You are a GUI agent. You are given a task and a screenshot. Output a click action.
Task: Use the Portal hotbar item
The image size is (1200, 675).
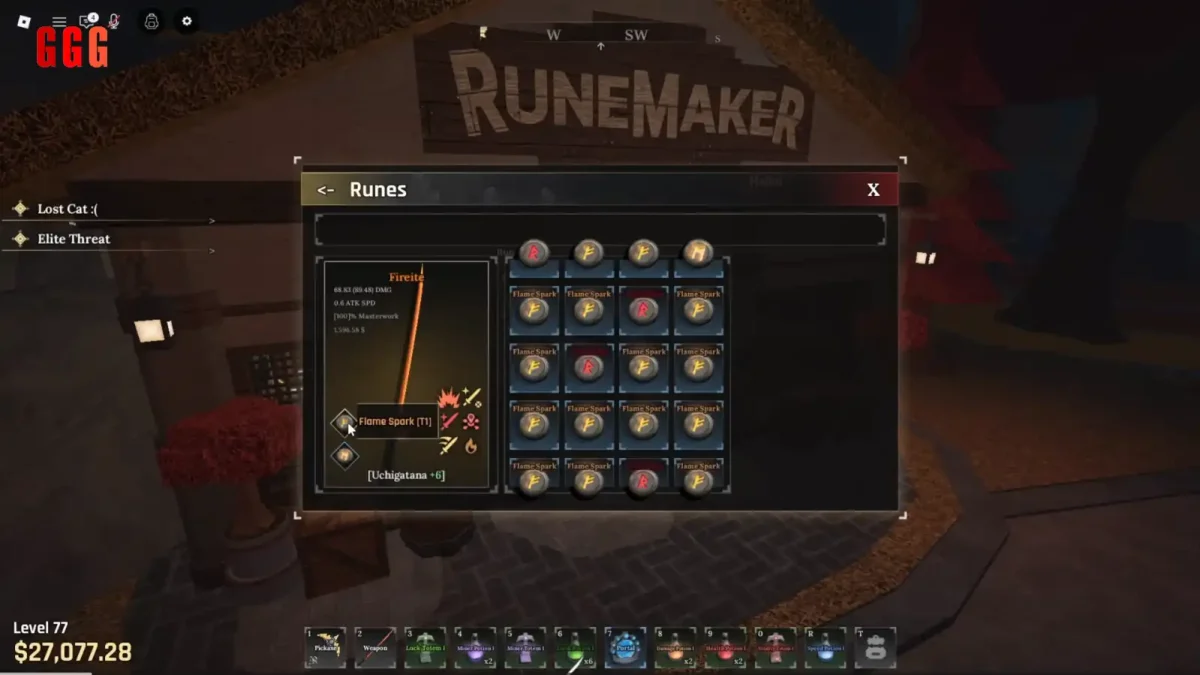(x=626, y=647)
